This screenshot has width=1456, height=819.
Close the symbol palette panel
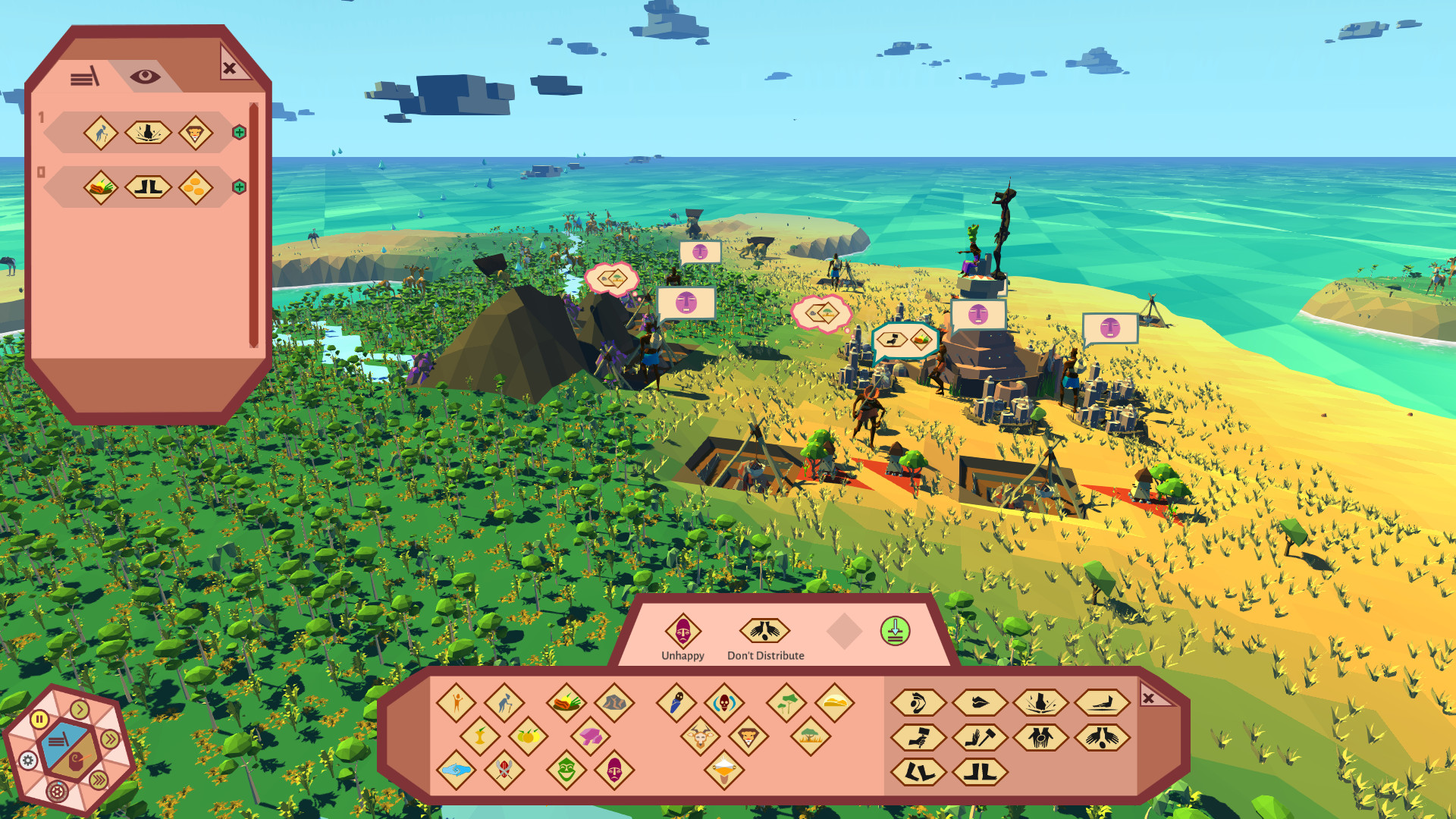[1148, 698]
